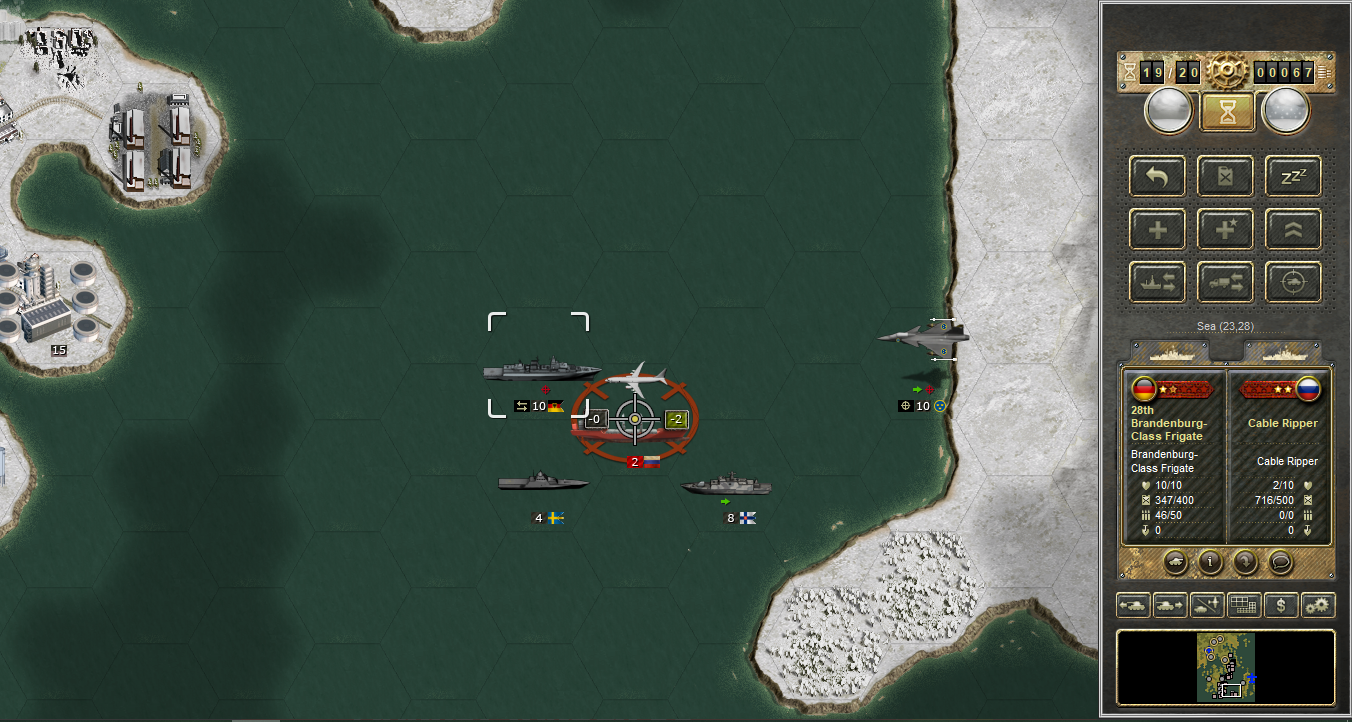End the turn with the hourglass button
1352x722 pixels.
tap(1227, 110)
